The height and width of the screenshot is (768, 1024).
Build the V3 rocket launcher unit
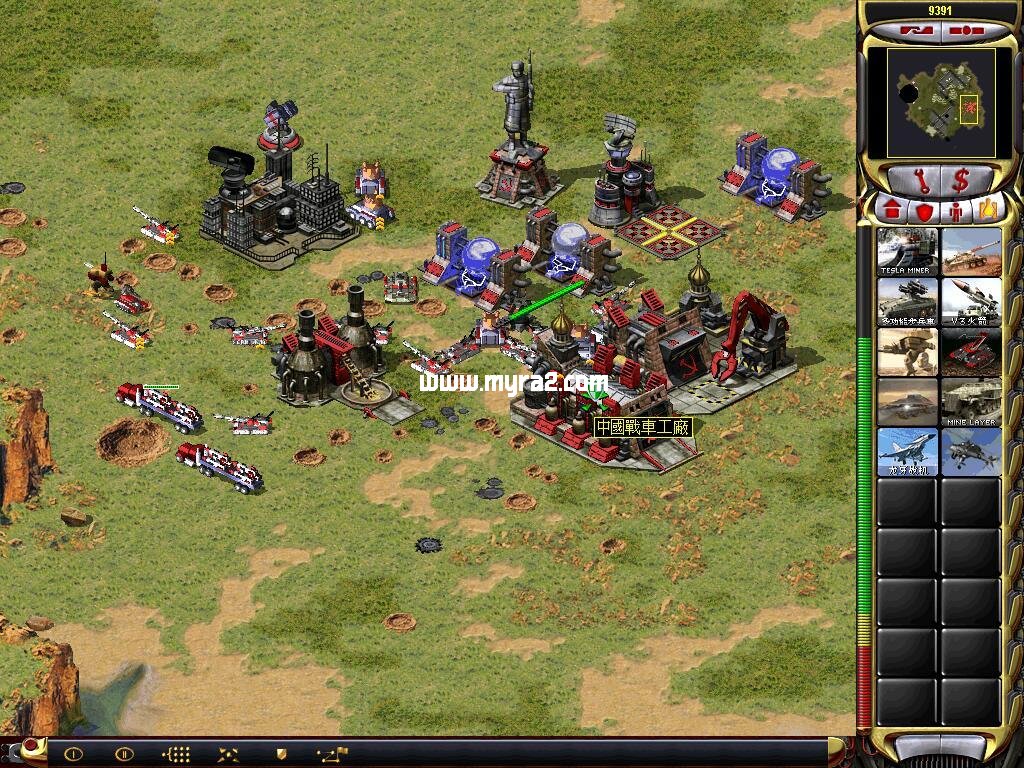[971, 301]
